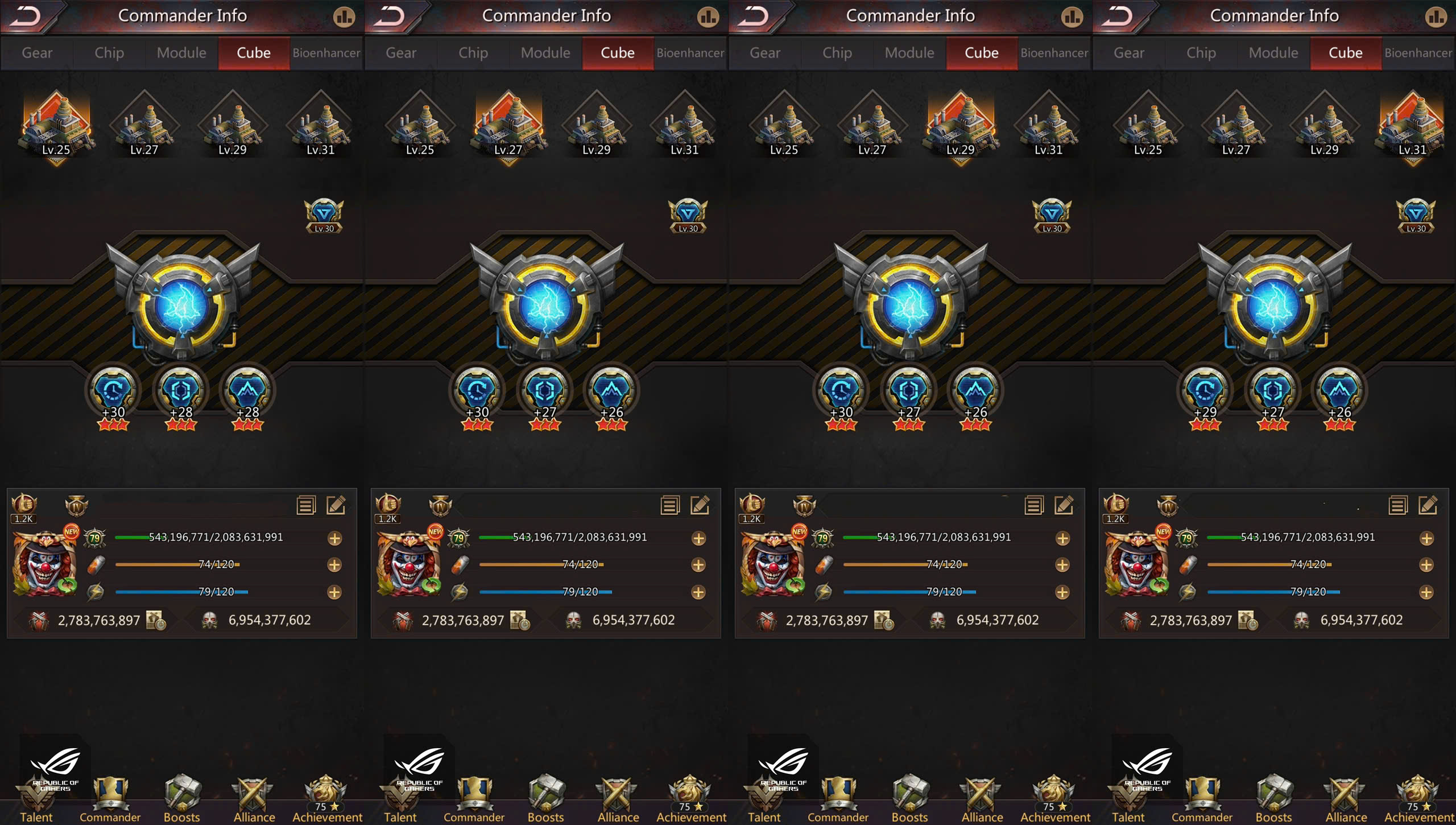
Task: Open the +28 mountain-symbol cube slot
Action: point(247,393)
